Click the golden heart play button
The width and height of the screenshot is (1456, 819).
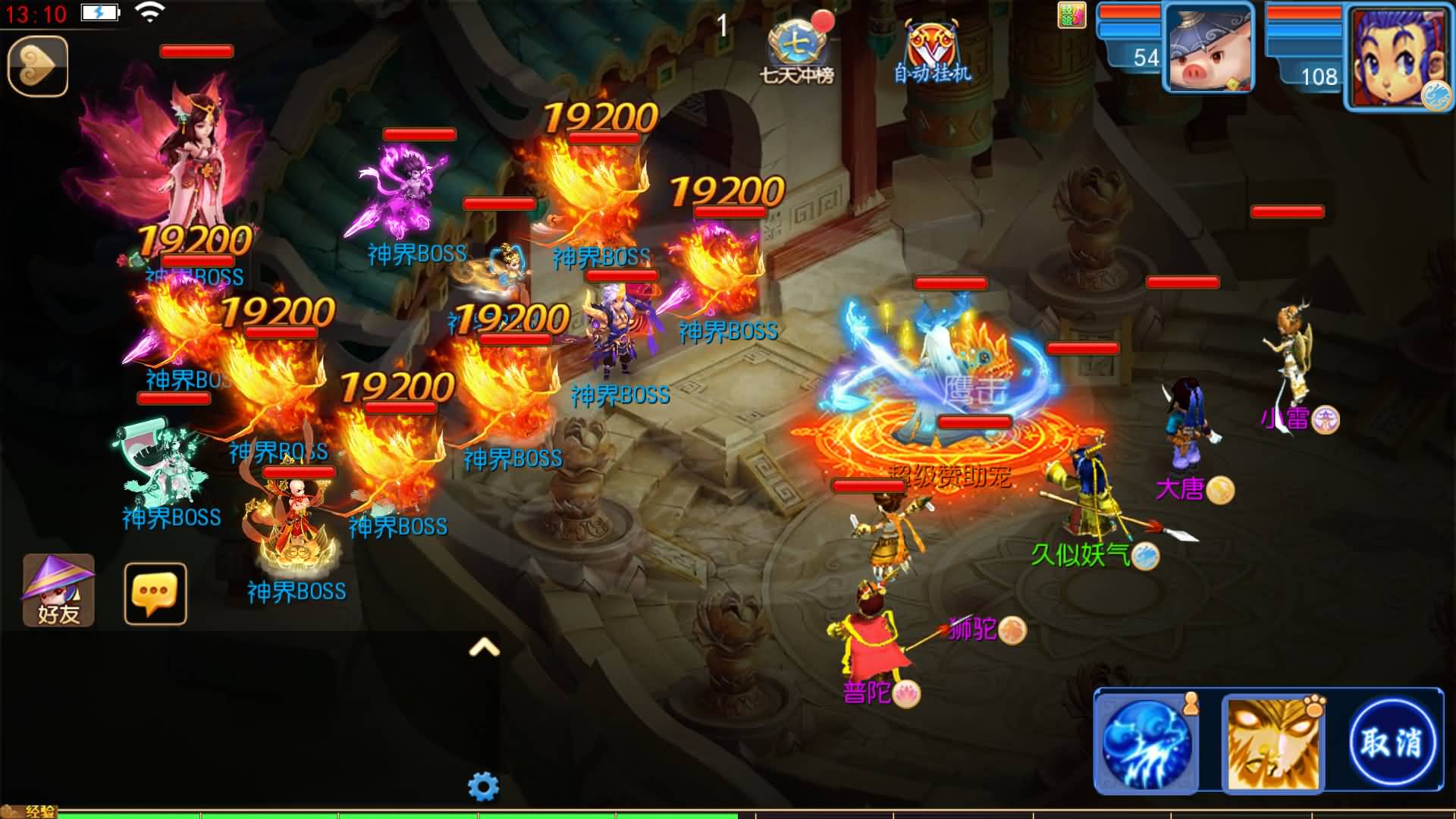point(38,66)
